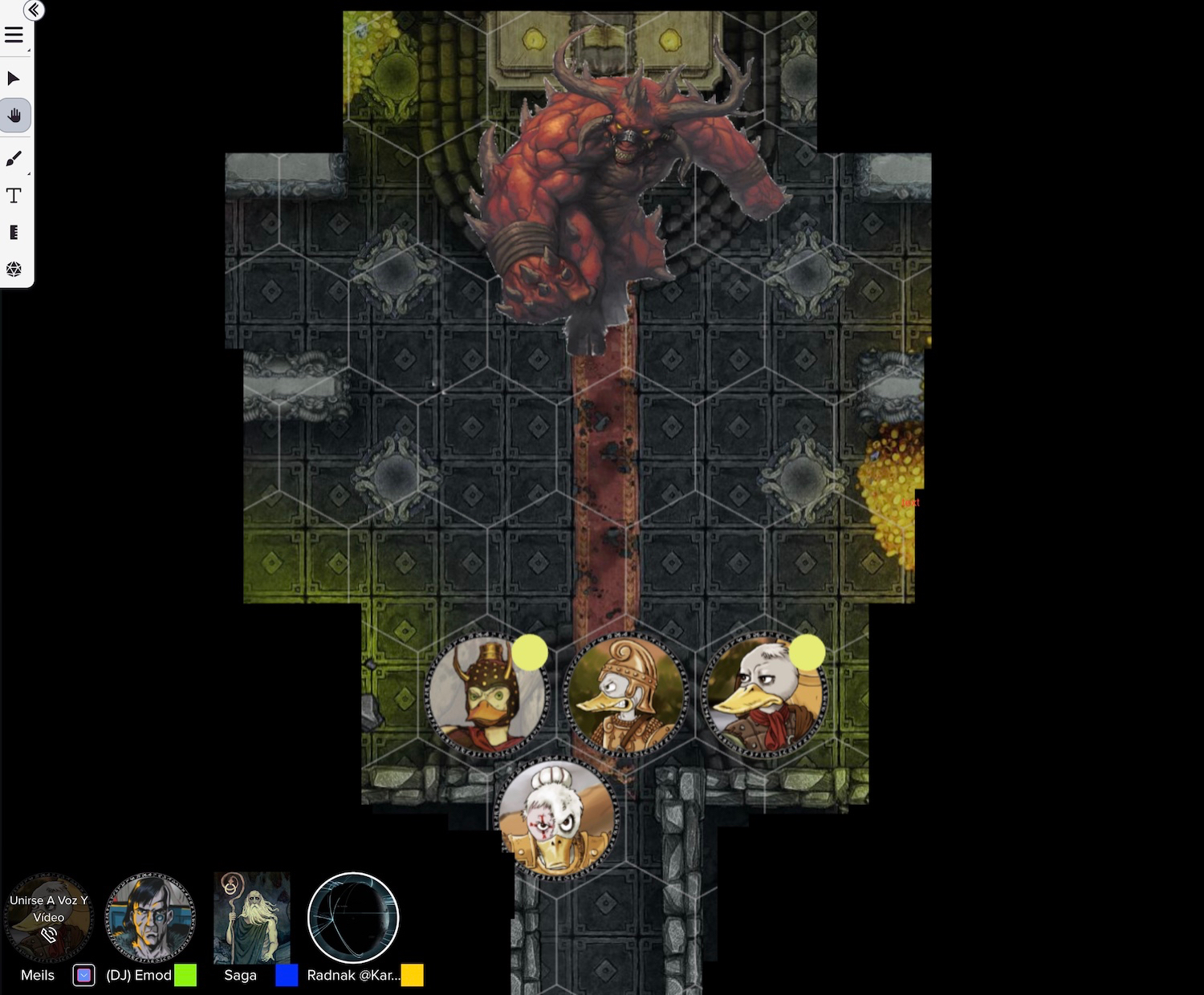The width and height of the screenshot is (1204, 995).
Task: Choose the paintbrush drawing tool
Action: click(x=14, y=159)
